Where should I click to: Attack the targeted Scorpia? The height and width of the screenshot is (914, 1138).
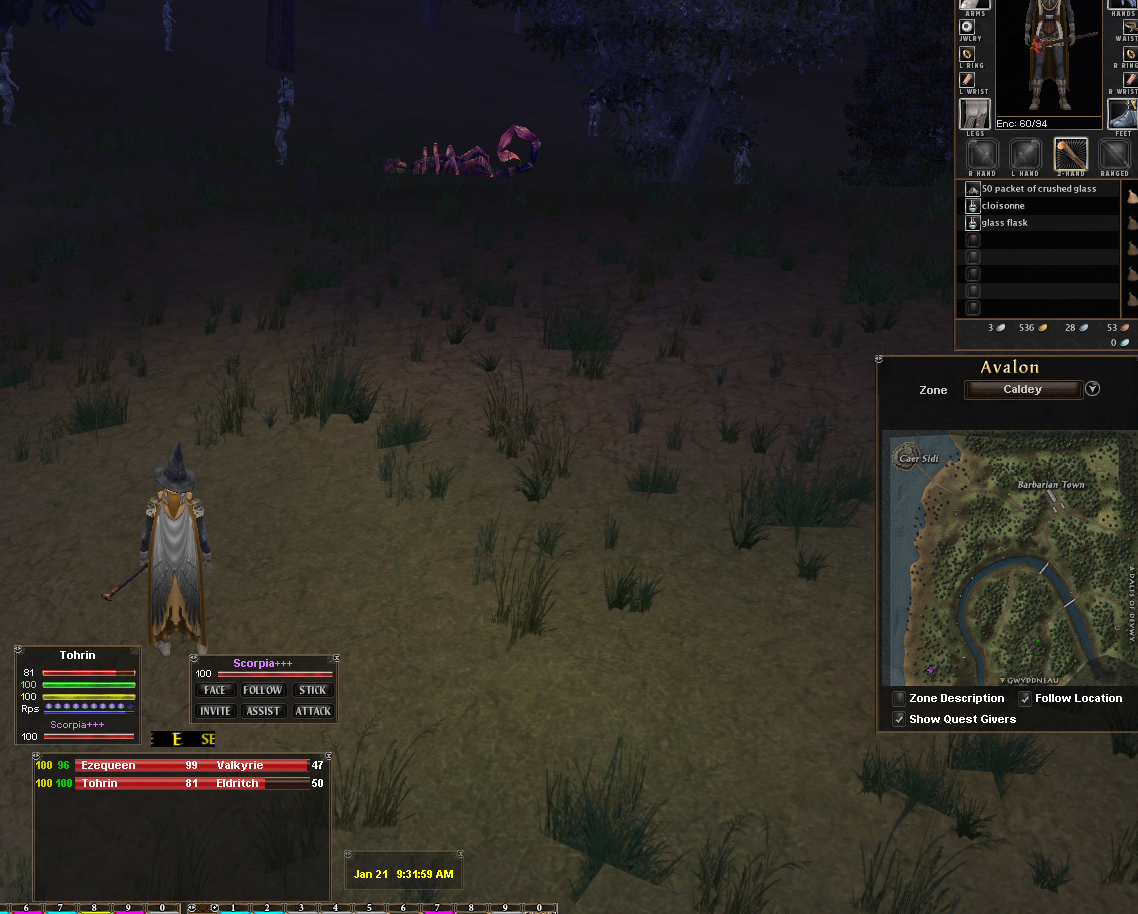312,711
